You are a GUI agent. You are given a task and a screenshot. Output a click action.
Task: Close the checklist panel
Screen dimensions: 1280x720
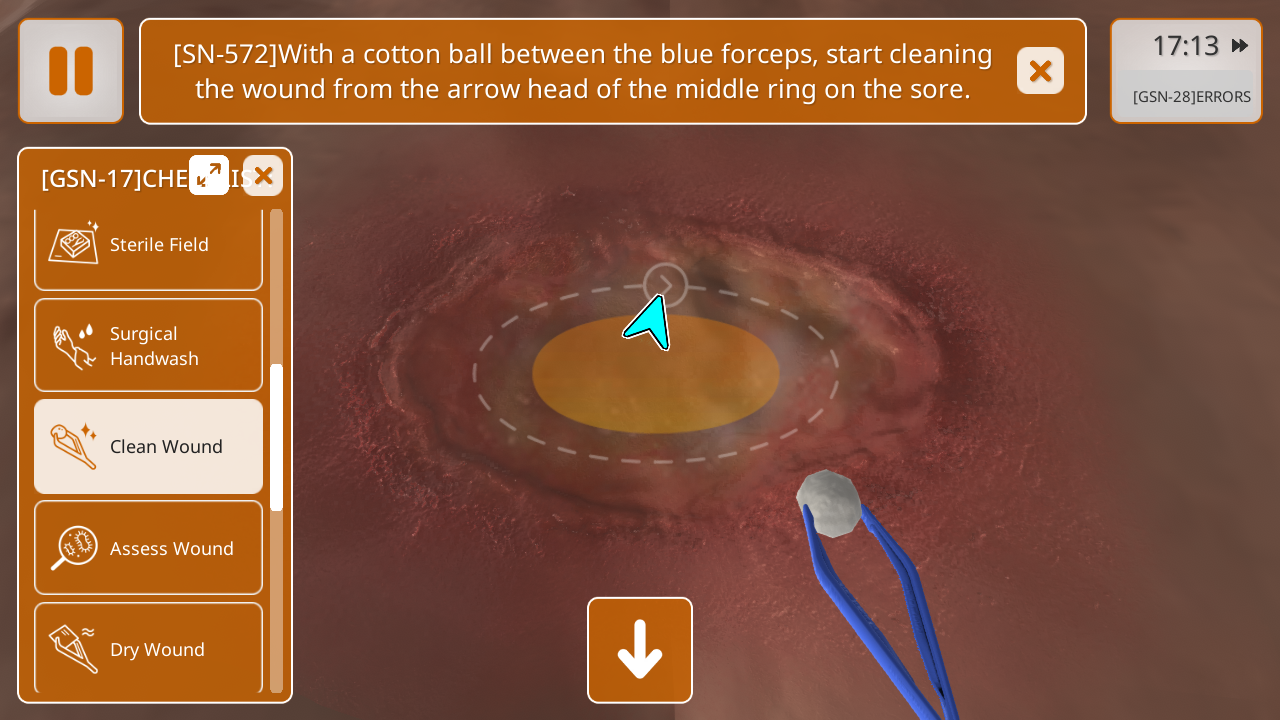[263, 176]
